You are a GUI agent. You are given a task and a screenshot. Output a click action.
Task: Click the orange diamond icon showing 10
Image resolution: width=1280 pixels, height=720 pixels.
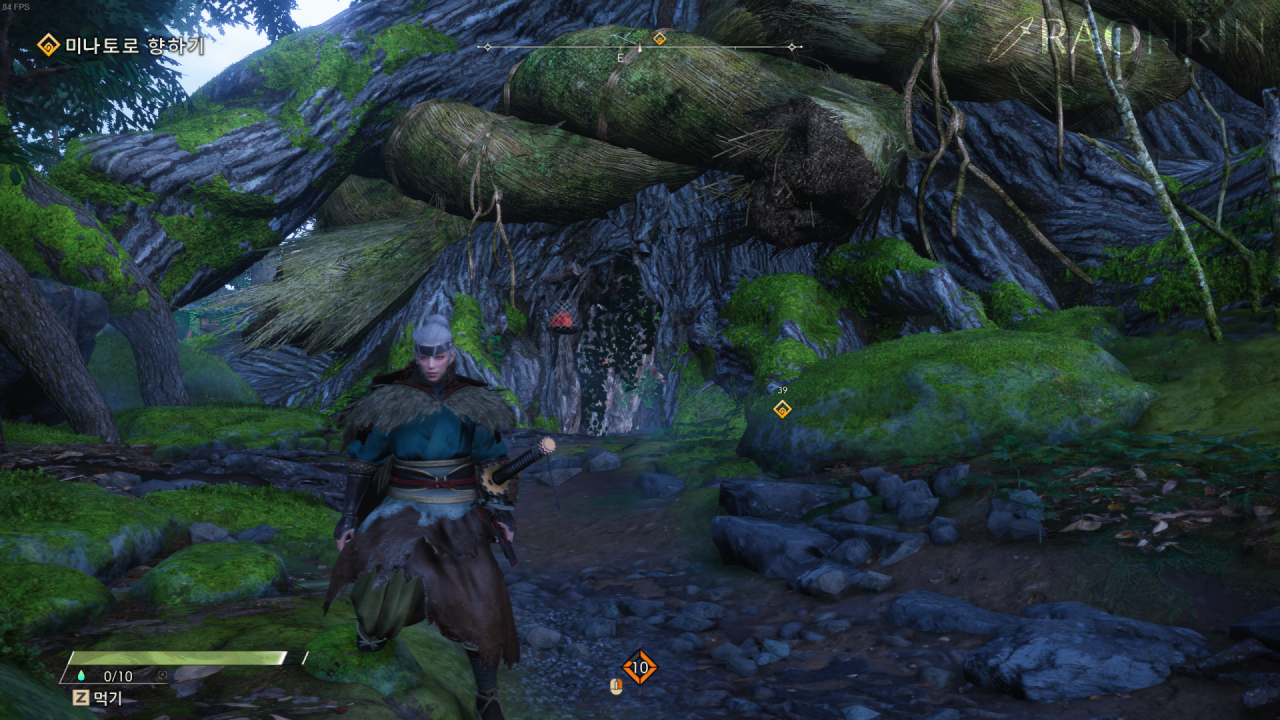point(639,667)
